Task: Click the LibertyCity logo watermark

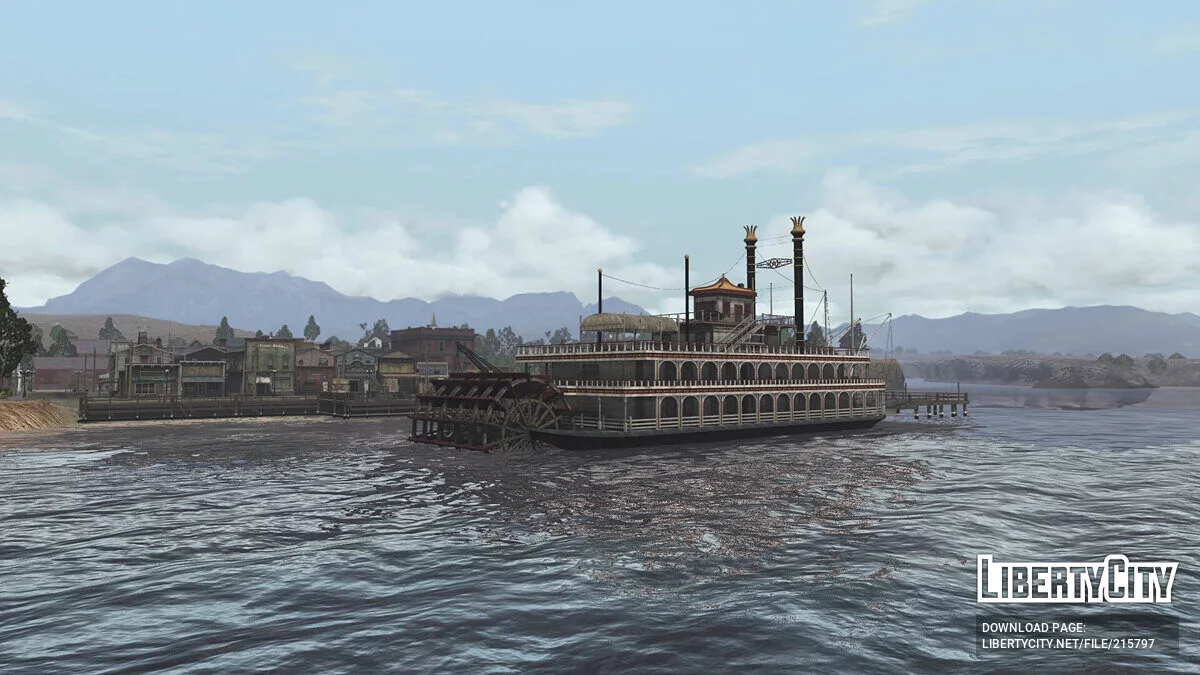Action: pos(1076,579)
